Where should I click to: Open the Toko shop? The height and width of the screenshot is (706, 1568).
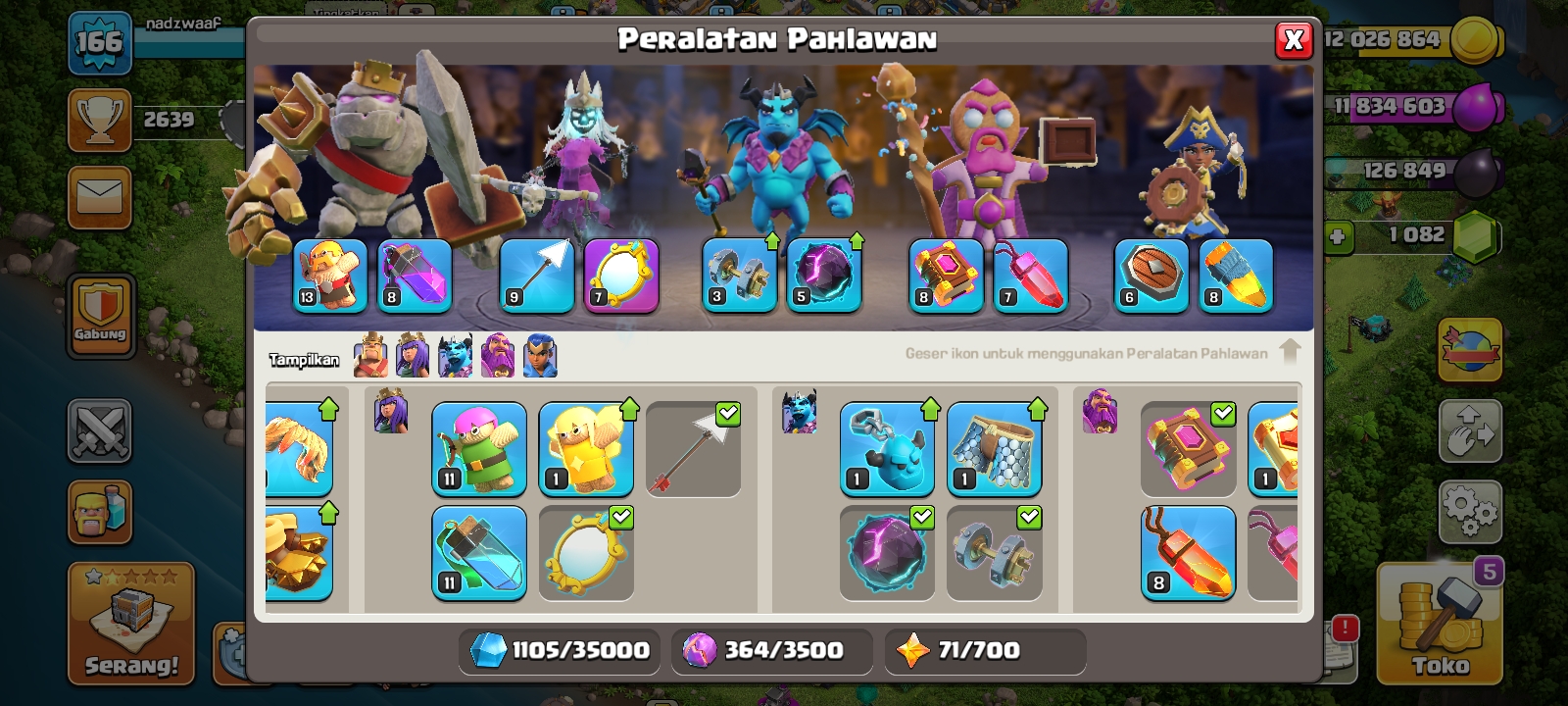pos(1440,624)
